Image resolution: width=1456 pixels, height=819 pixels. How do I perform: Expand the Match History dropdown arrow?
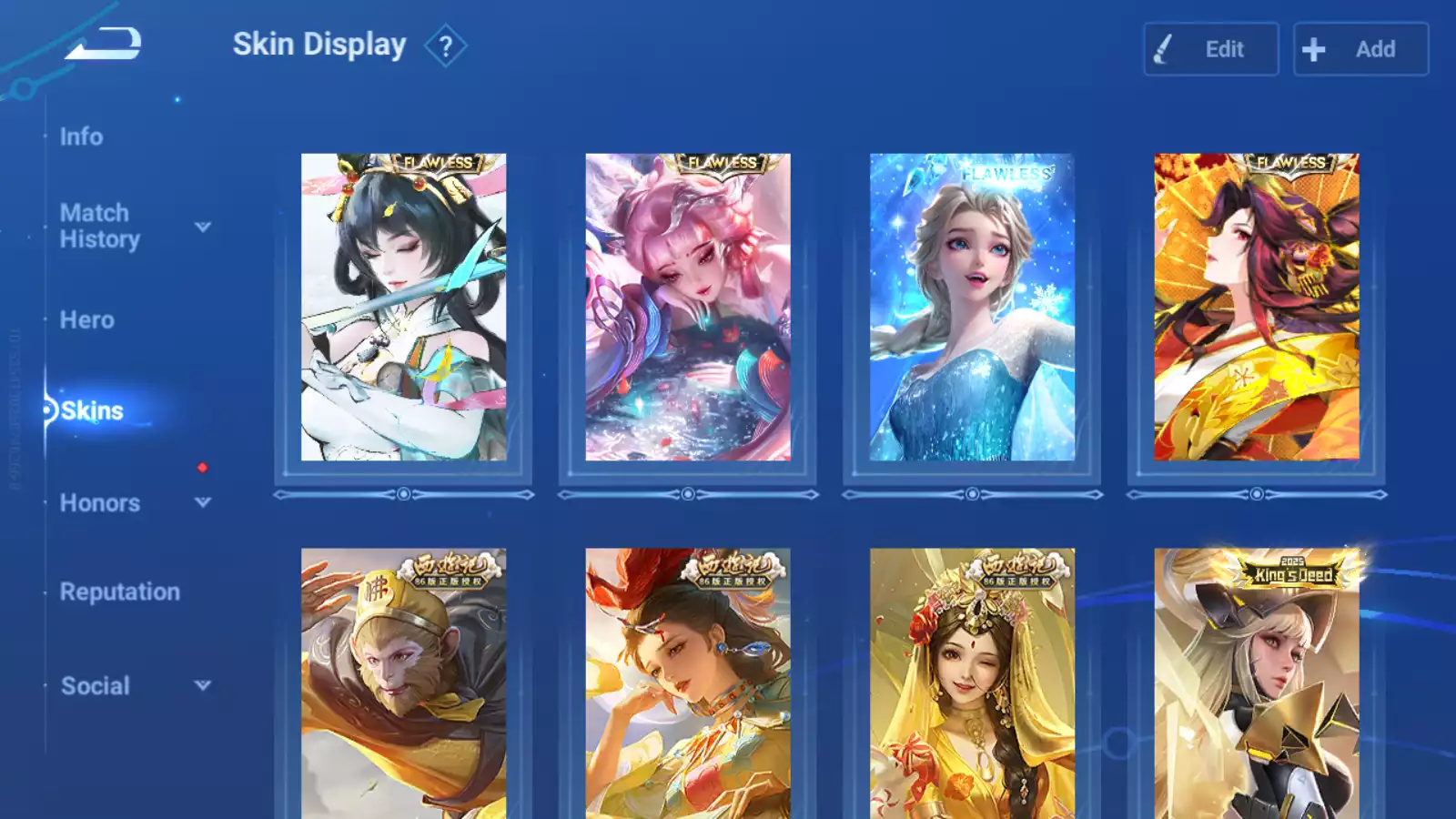click(x=203, y=227)
